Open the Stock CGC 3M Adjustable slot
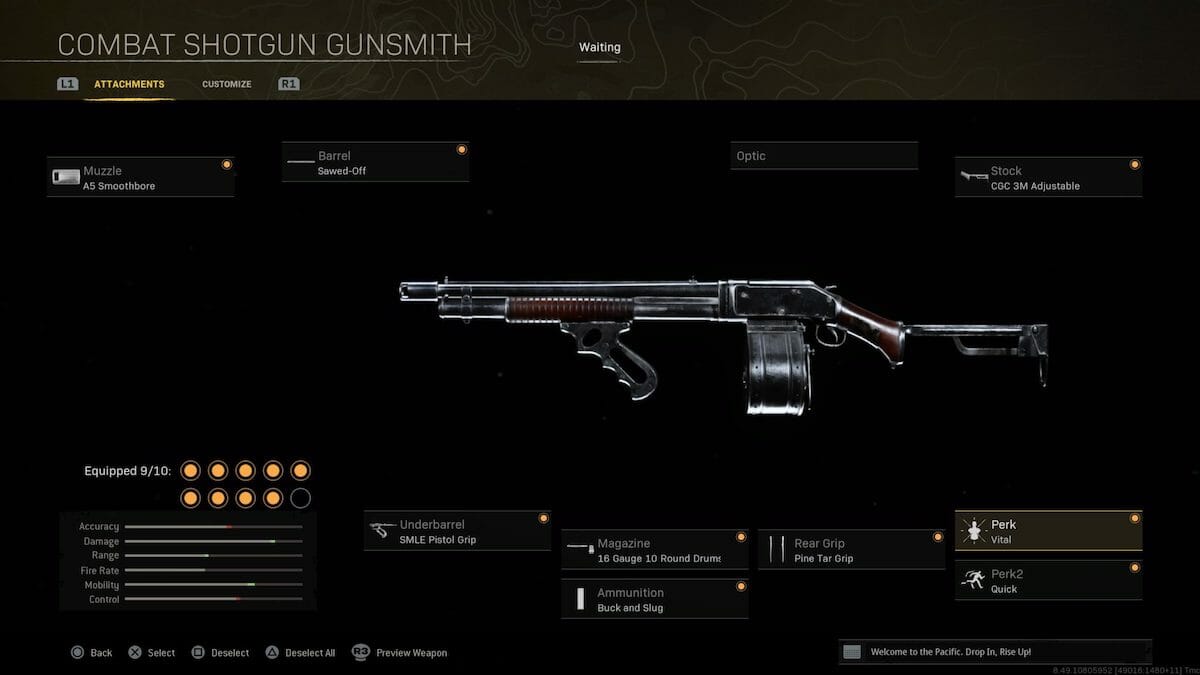The height and width of the screenshot is (675, 1200). point(1048,178)
